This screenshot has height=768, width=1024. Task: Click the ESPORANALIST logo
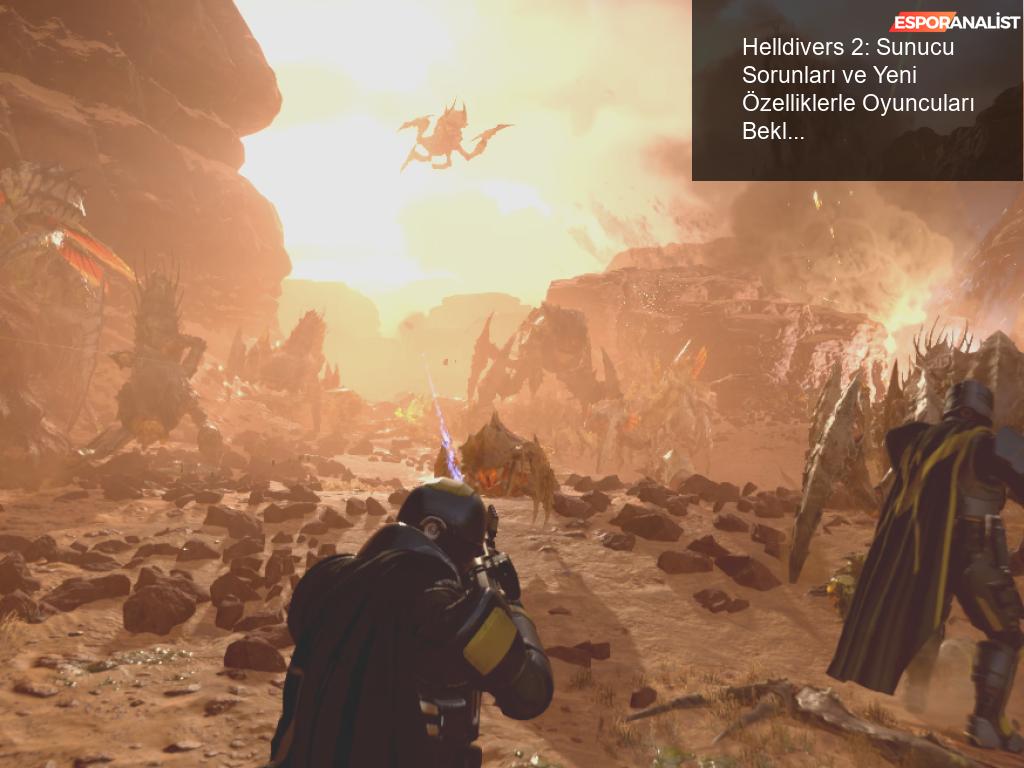click(x=955, y=22)
